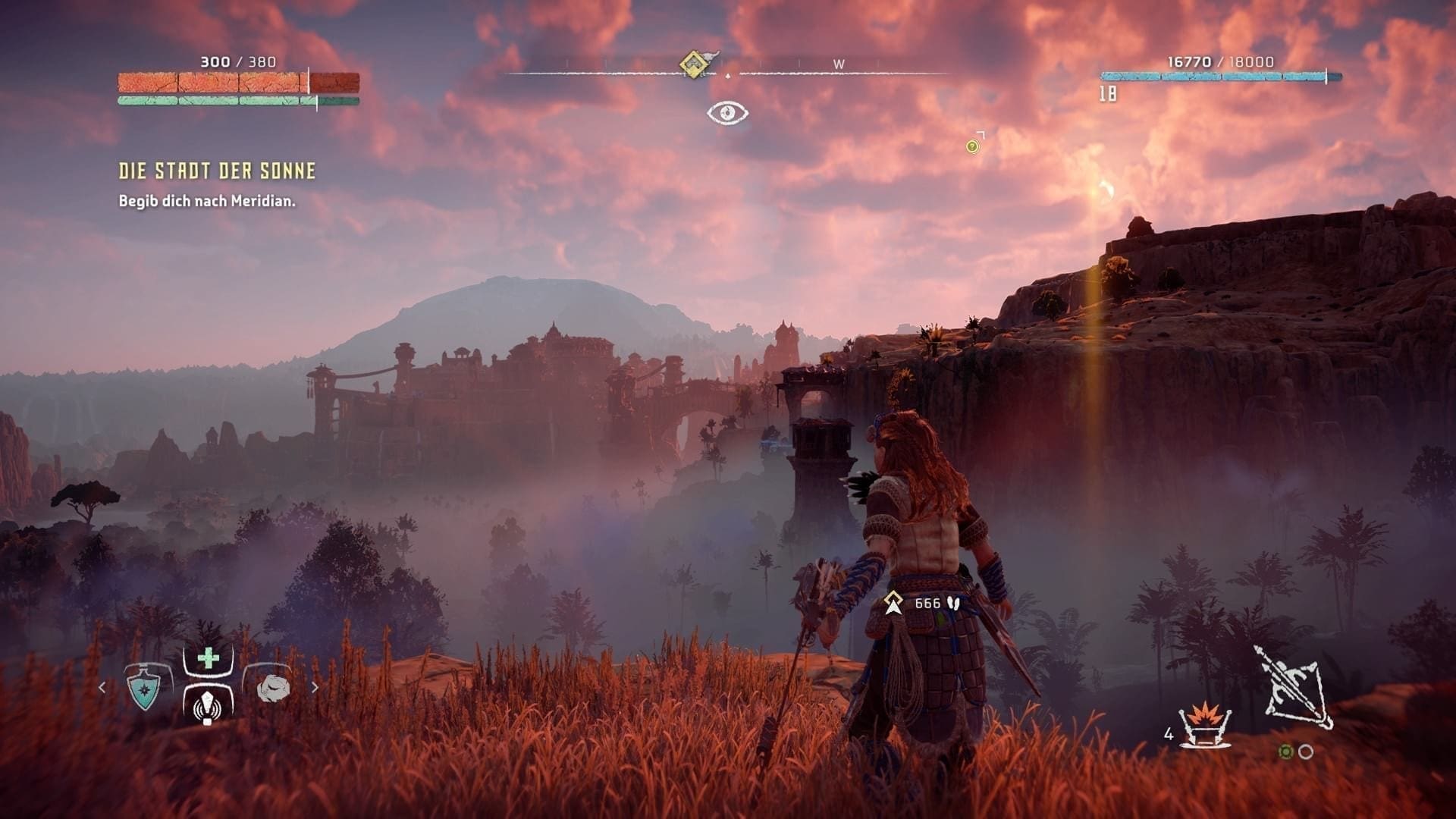Select the yellow question mark world marker
The width and height of the screenshot is (1456, 819).
[x=972, y=146]
